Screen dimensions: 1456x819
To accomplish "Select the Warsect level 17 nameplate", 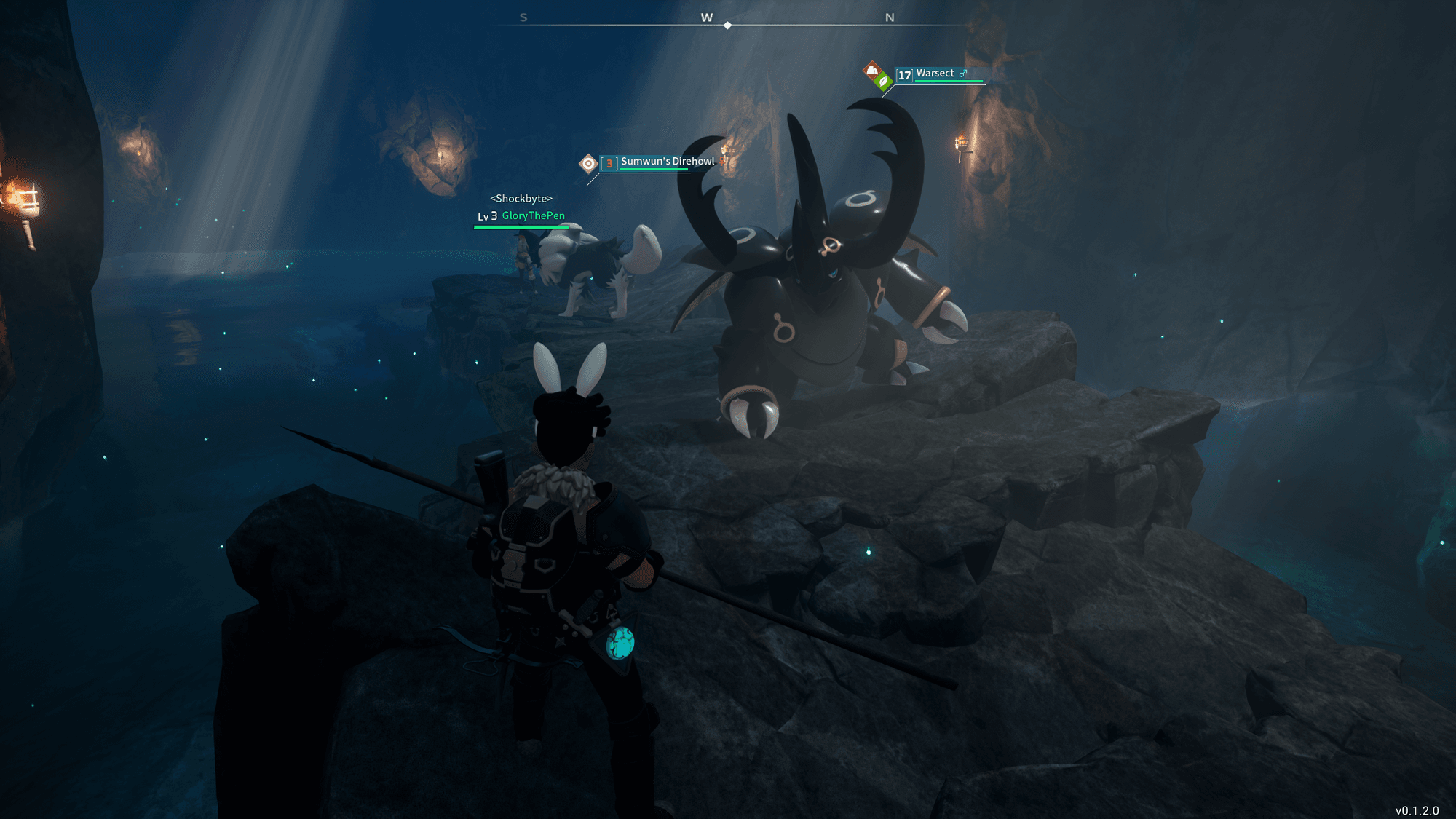I will click(x=935, y=74).
